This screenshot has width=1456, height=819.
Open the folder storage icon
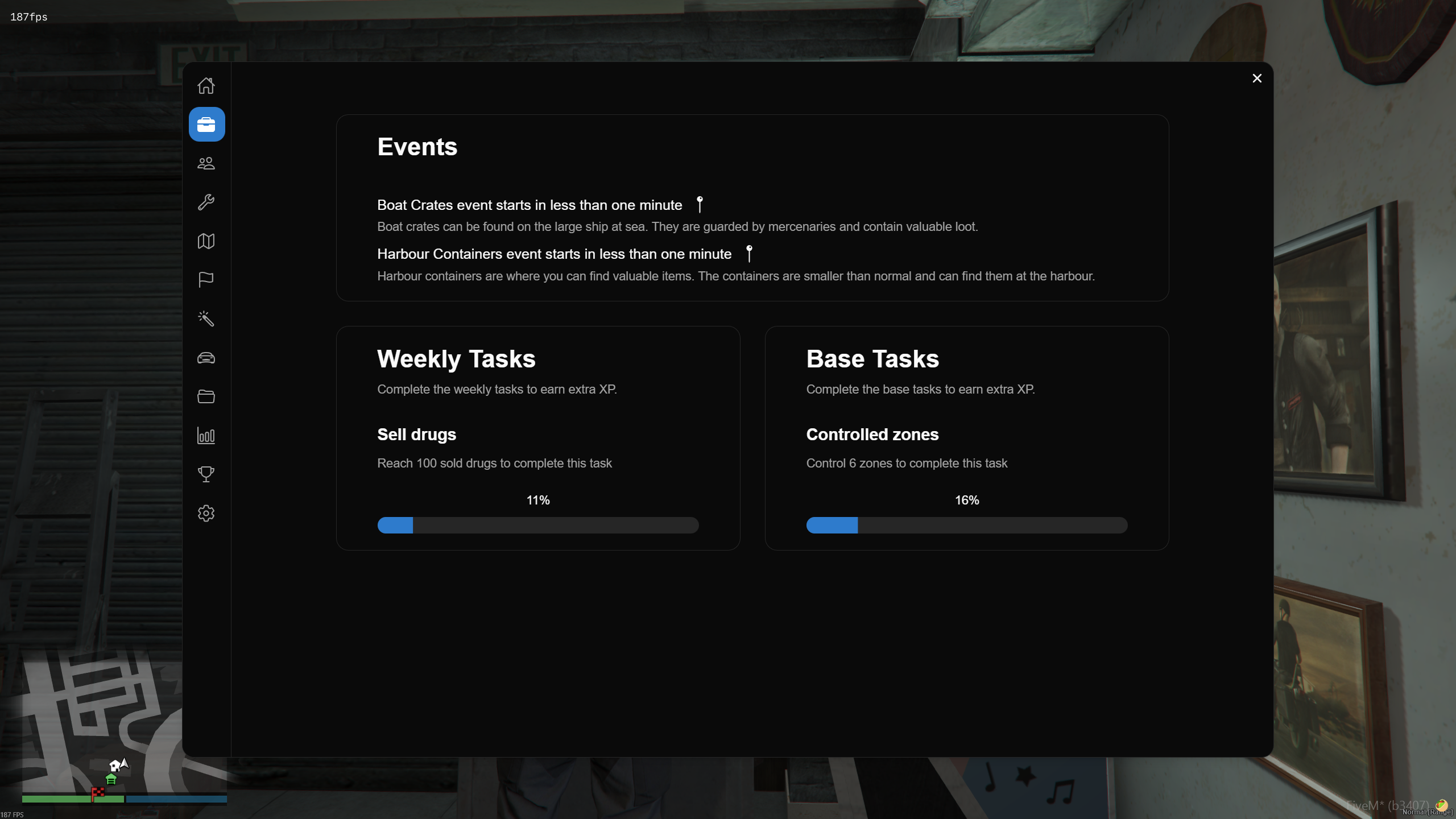click(x=206, y=397)
